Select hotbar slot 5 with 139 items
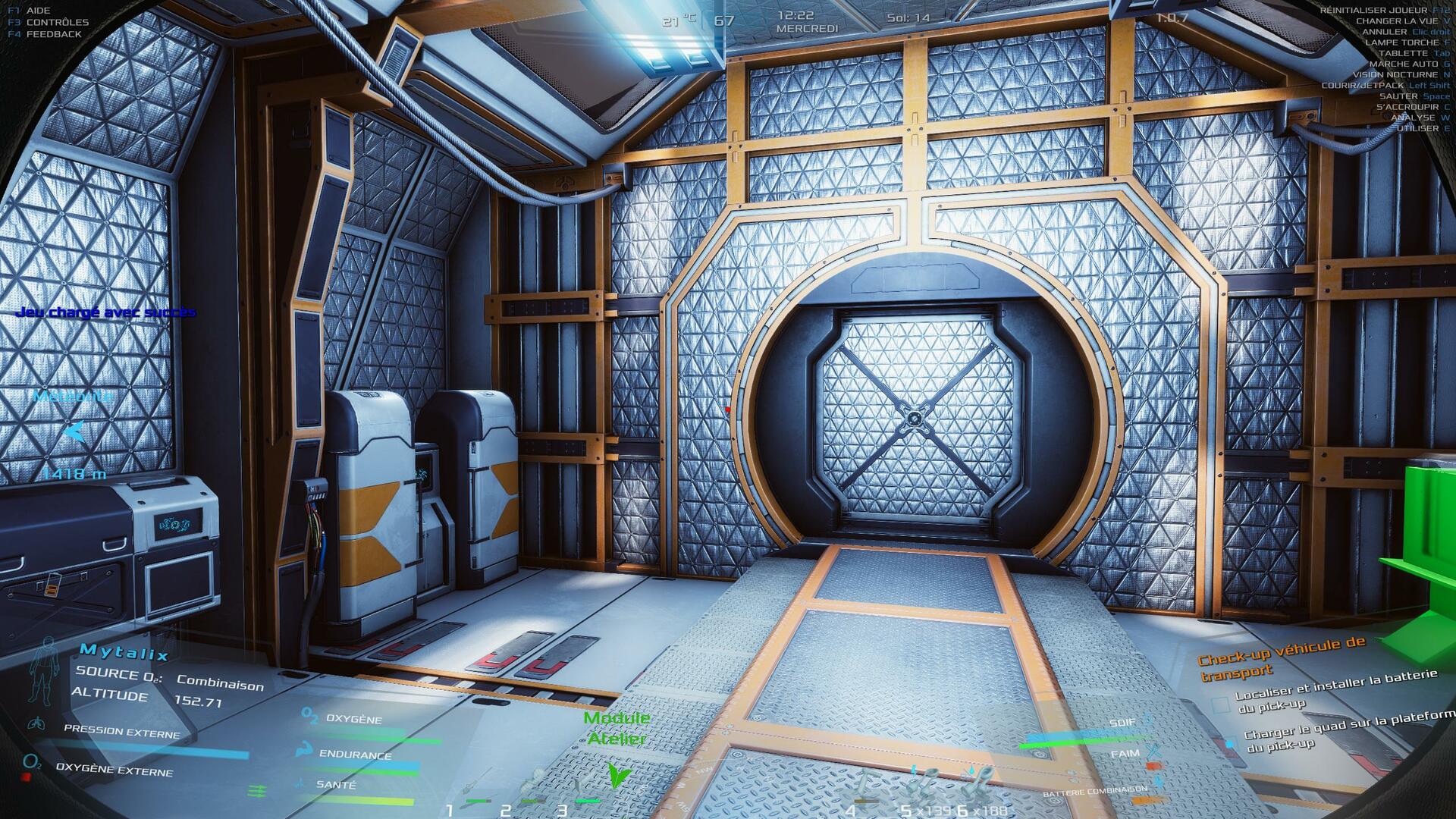1456x819 pixels. click(925, 789)
